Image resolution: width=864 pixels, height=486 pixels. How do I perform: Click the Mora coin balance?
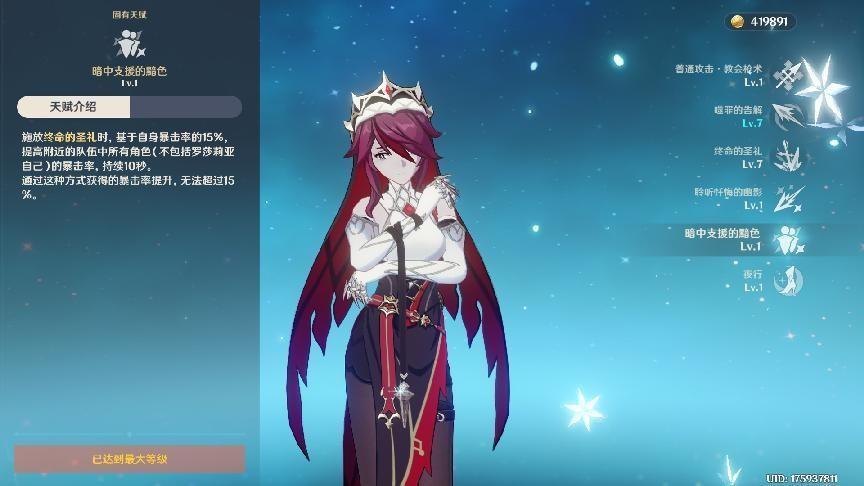coord(760,21)
